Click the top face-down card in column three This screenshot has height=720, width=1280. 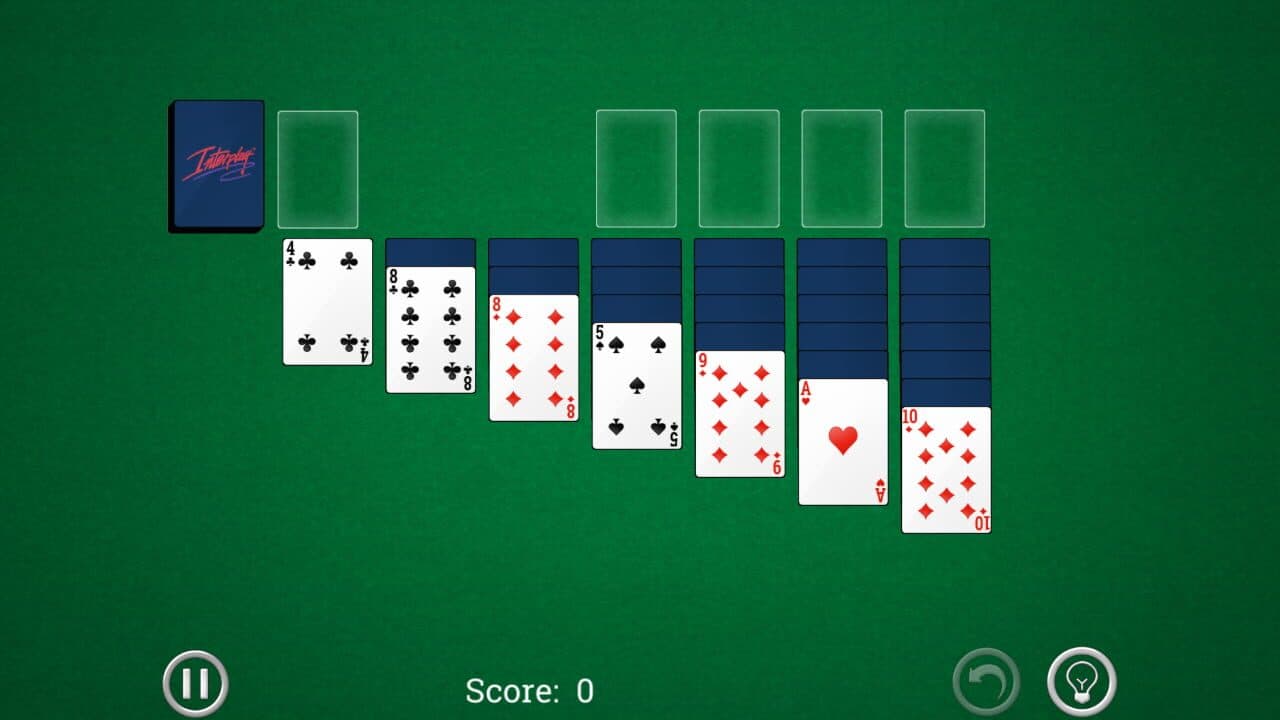pyautogui.click(x=533, y=250)
